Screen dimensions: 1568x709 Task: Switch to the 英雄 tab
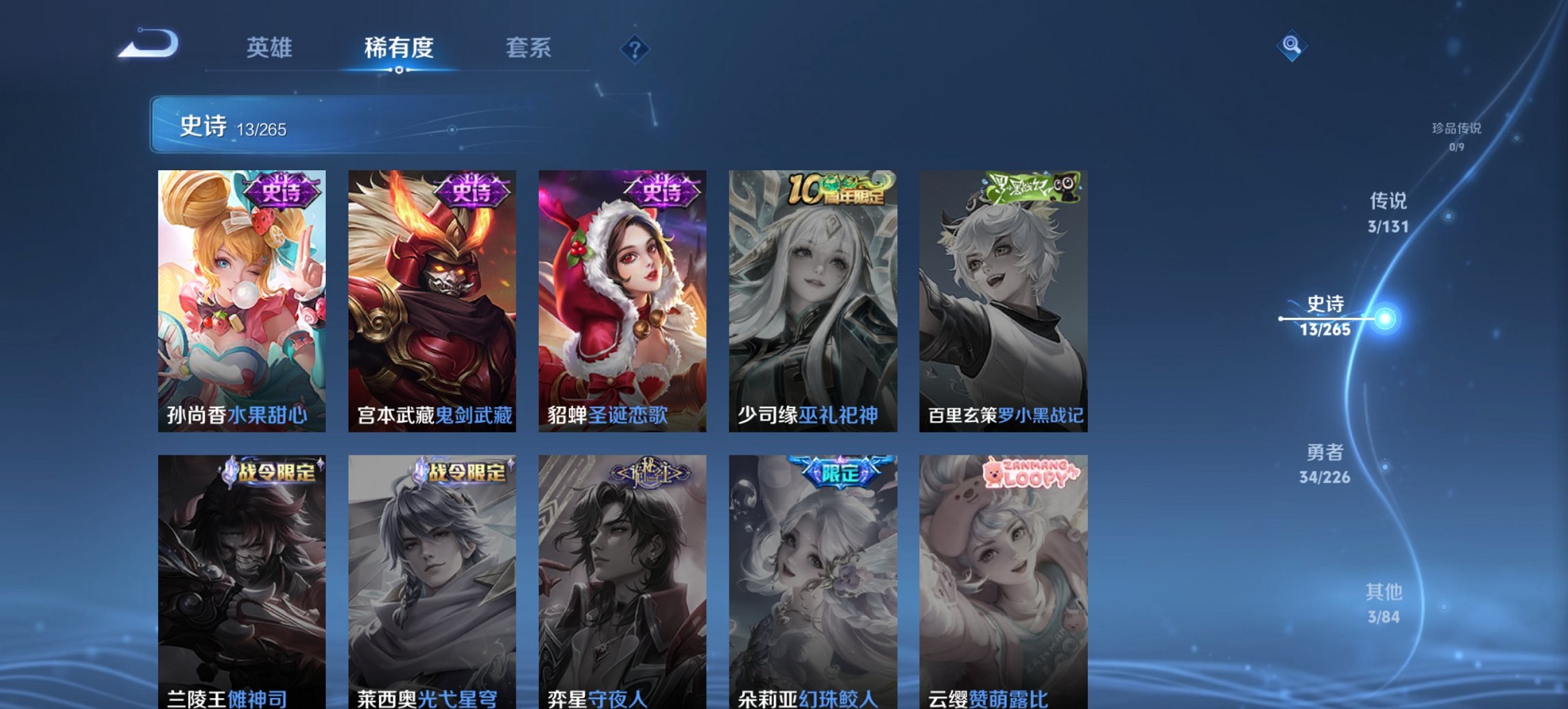(x=271, y=48)
